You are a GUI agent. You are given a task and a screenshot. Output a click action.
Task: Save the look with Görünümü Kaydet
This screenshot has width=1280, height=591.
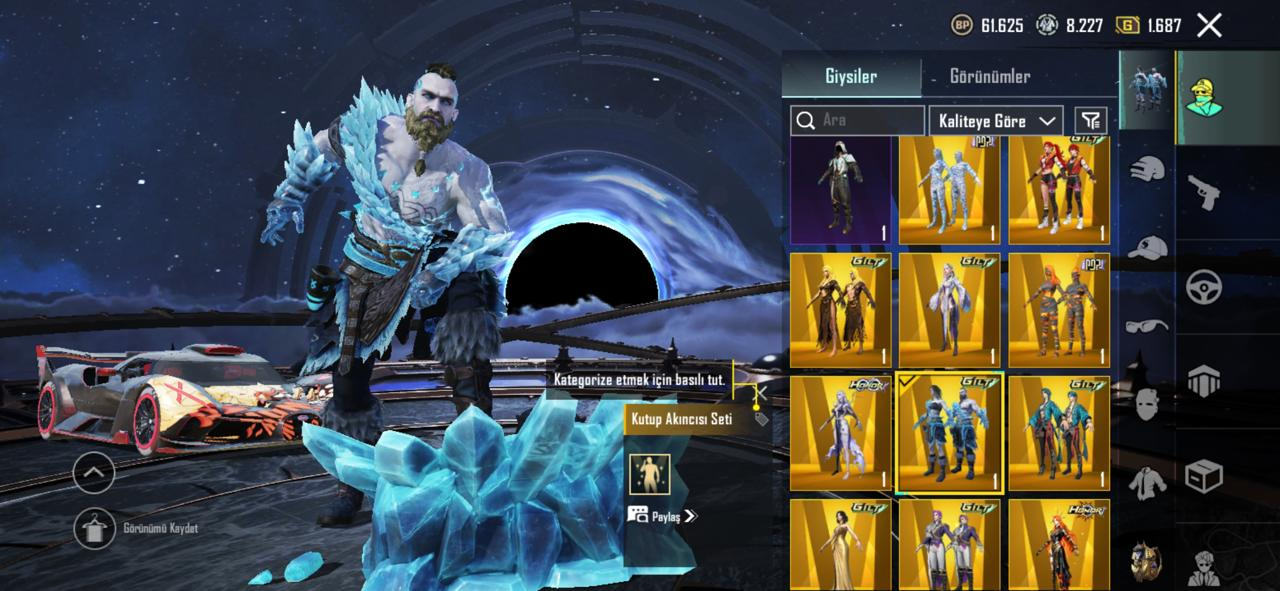pyautogui.click(x=97, y=528)
